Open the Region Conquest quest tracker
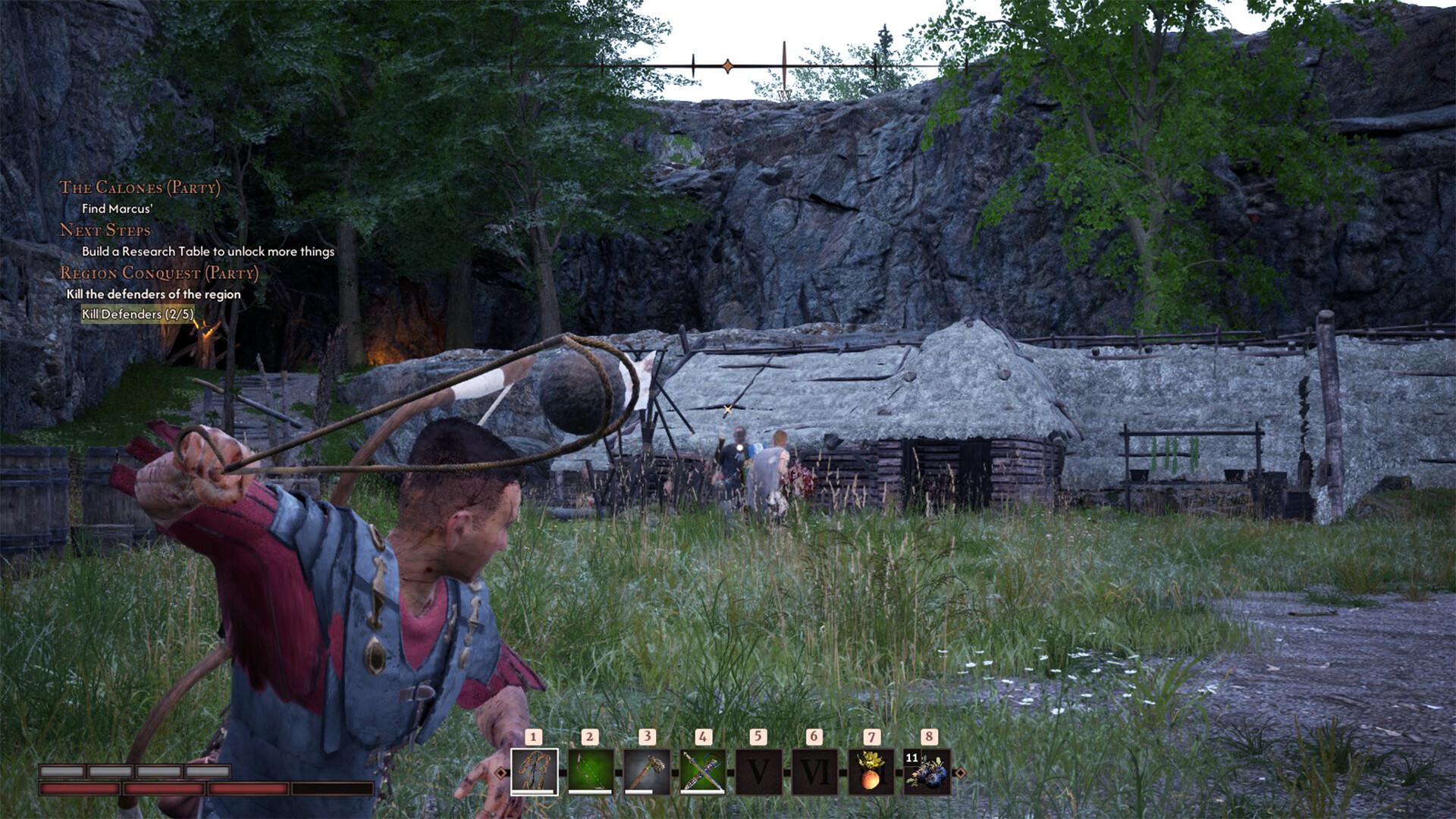The height and width of the screenshot is (819, 1456). pos(159,273)
